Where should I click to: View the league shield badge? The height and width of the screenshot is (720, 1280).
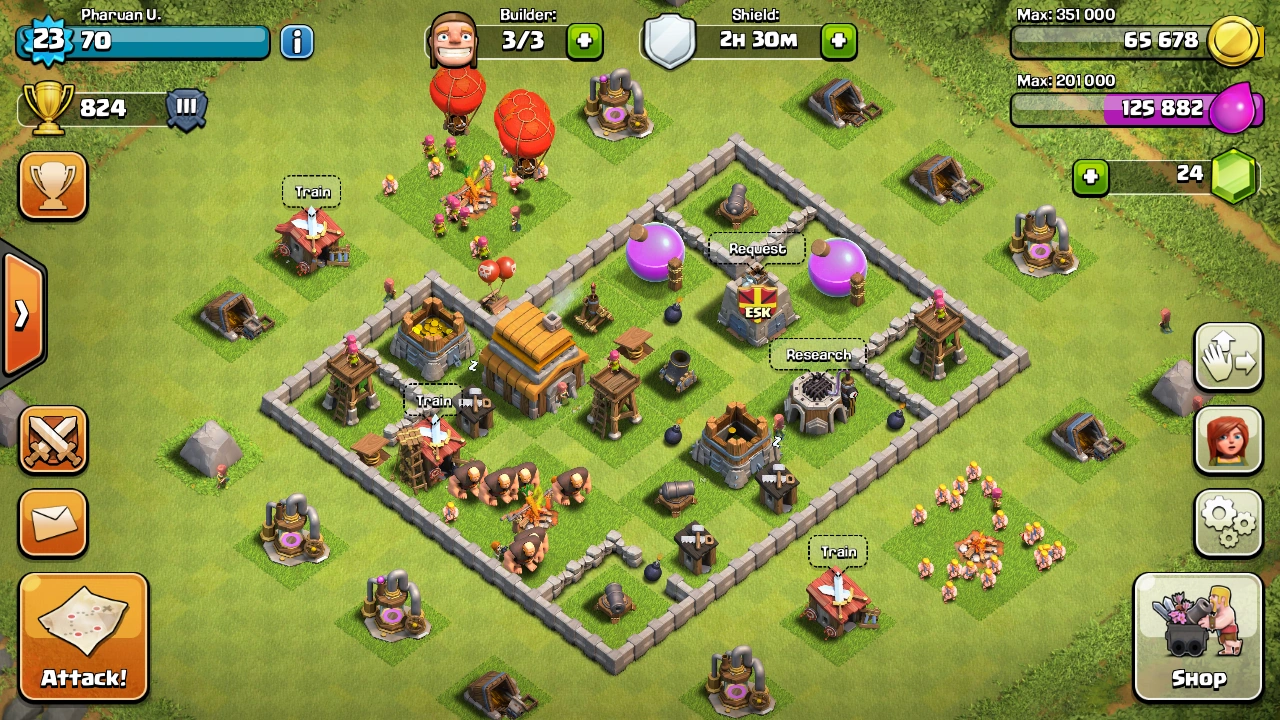click(186, 108)
